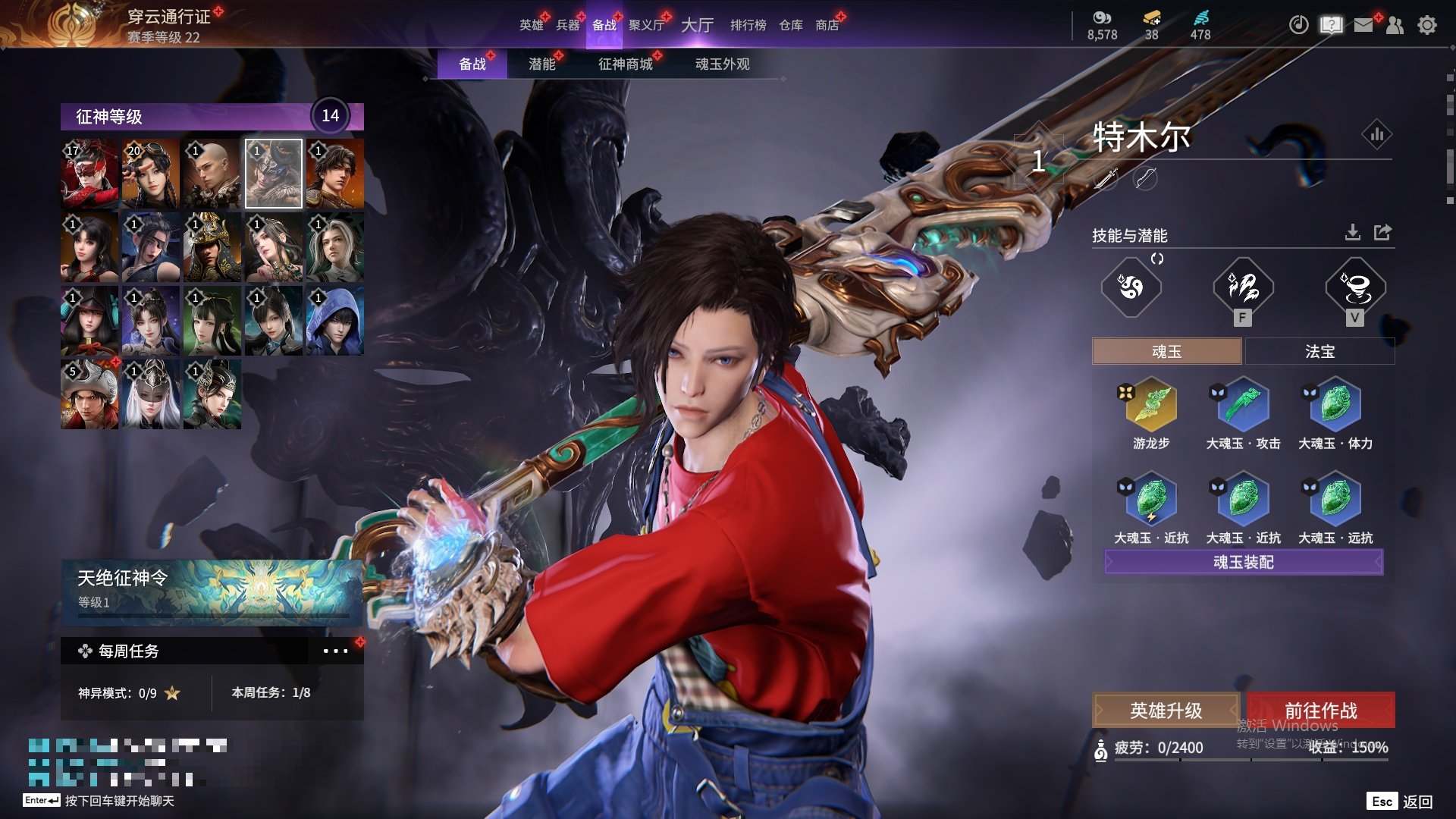The height and width of the screenshot is (819, 1456).
Task: Select the 大魂玉·攻击 soul jade
Action: [x=1243, y=406]
